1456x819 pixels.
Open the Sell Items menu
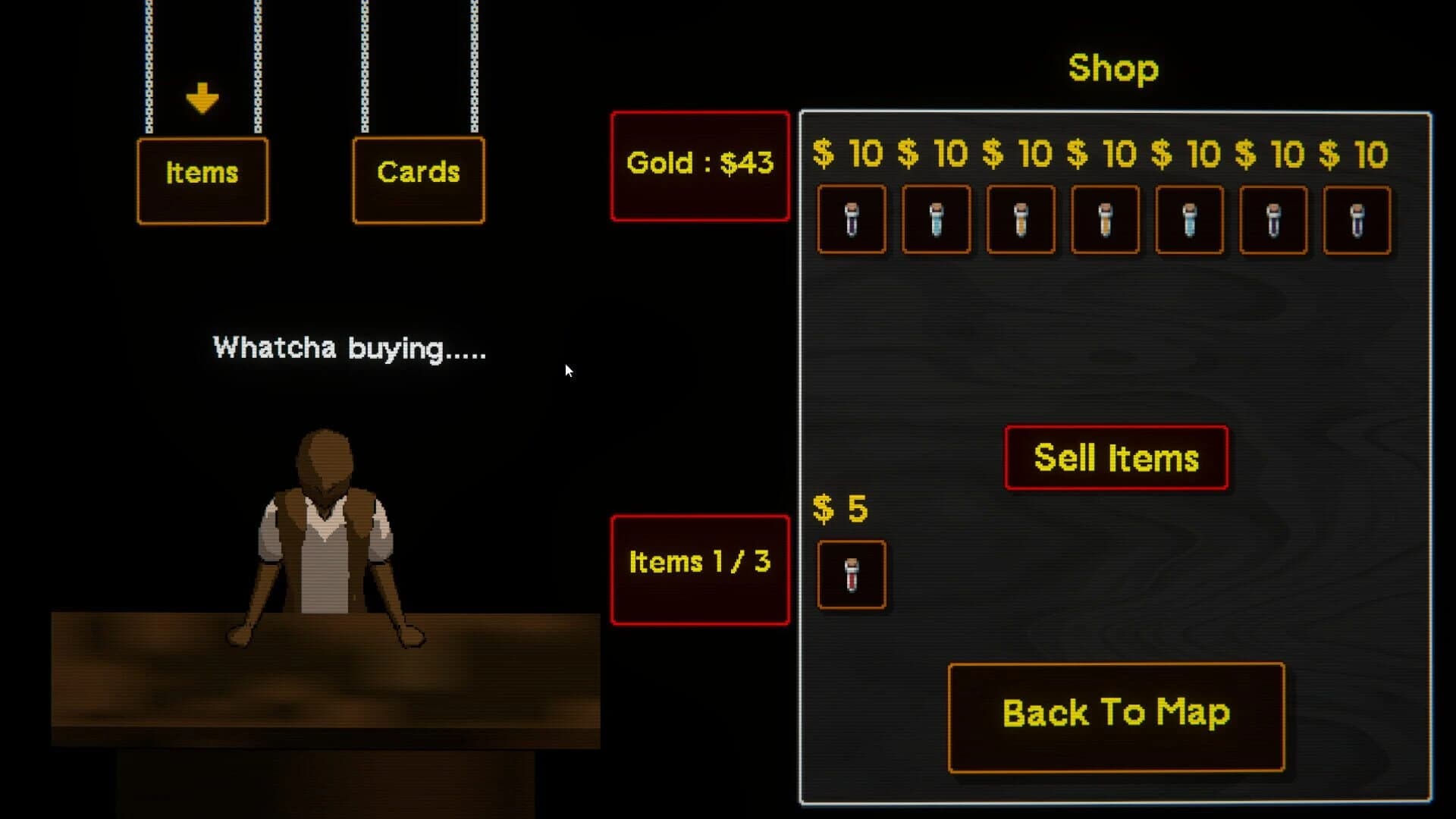pos(1116,457)
